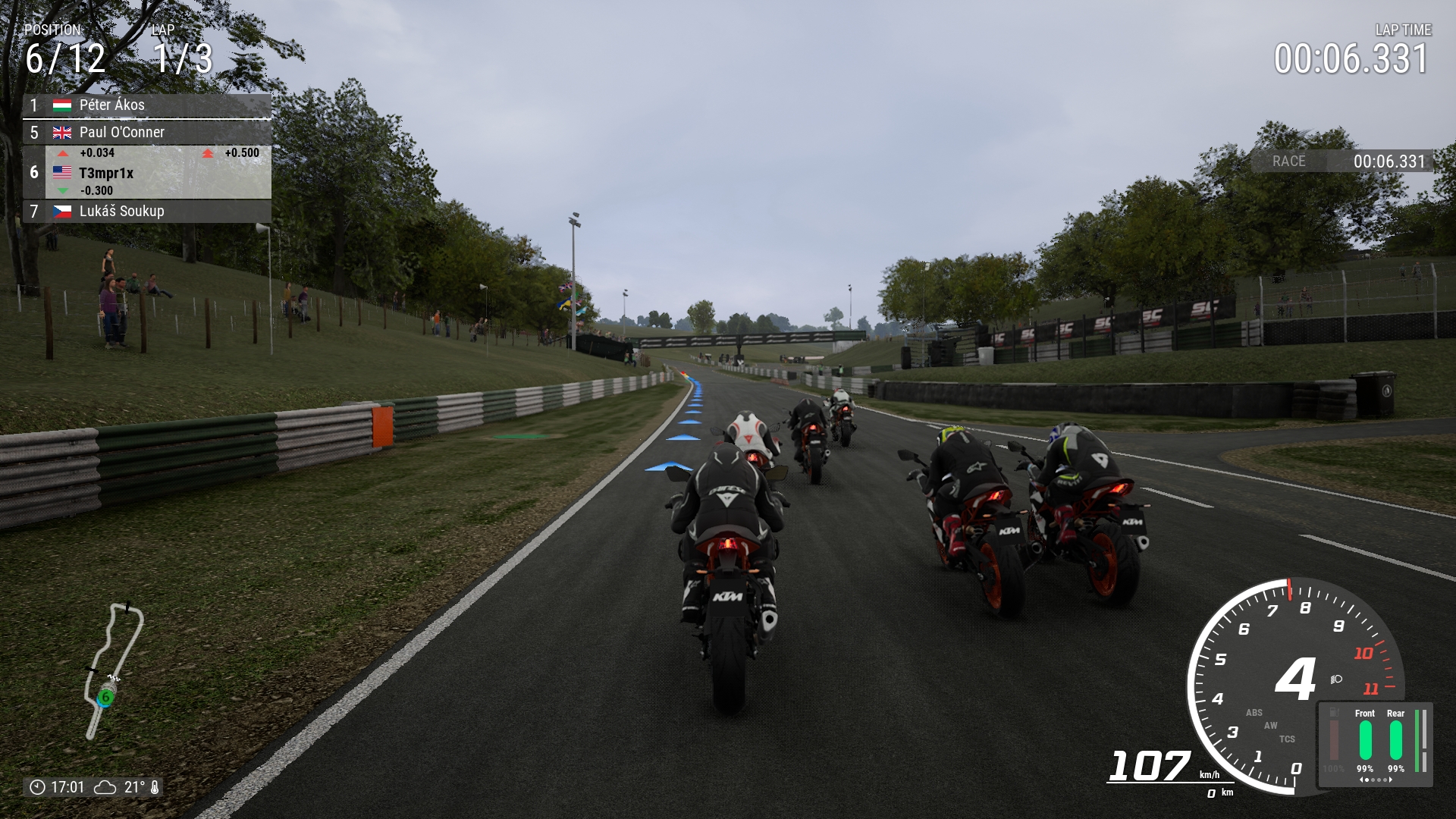Click the Hungarian flag beside Péter Ákos
Viewport: 1456px width, 819px height.
tap(62, 105)
